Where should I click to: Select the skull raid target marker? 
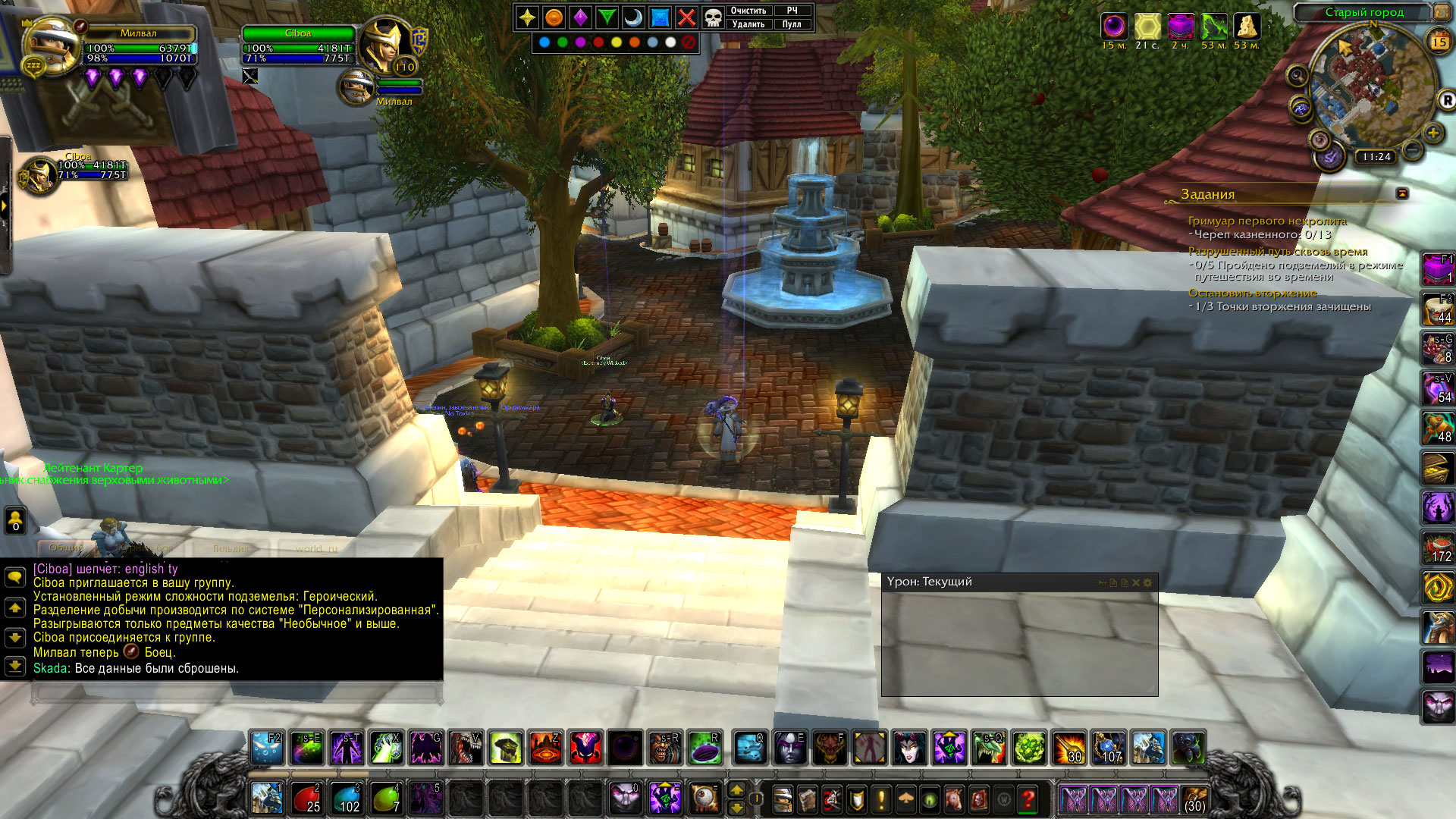click(713, 17)
